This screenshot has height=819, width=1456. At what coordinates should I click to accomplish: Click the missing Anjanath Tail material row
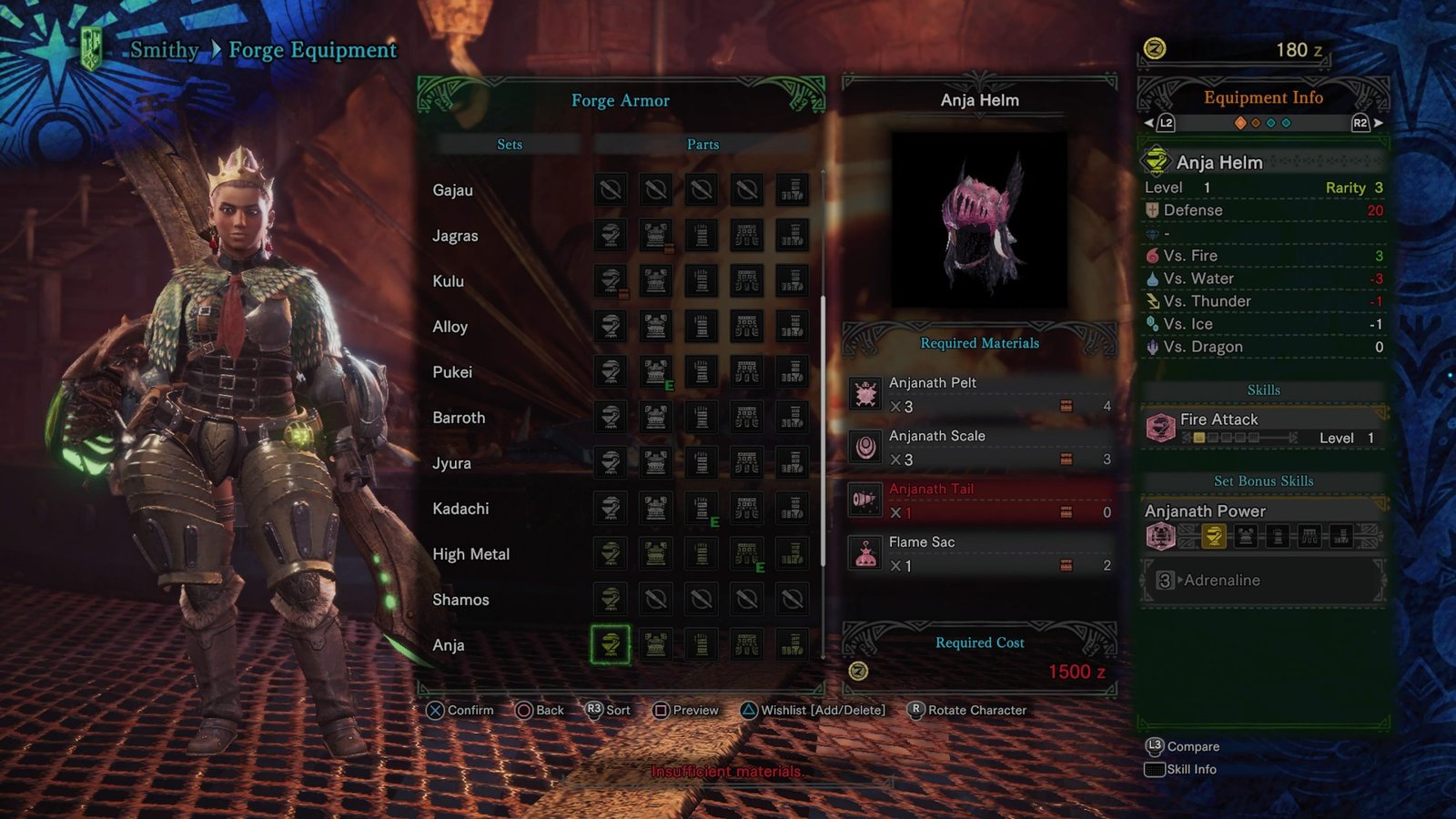[x=979, y=500]
